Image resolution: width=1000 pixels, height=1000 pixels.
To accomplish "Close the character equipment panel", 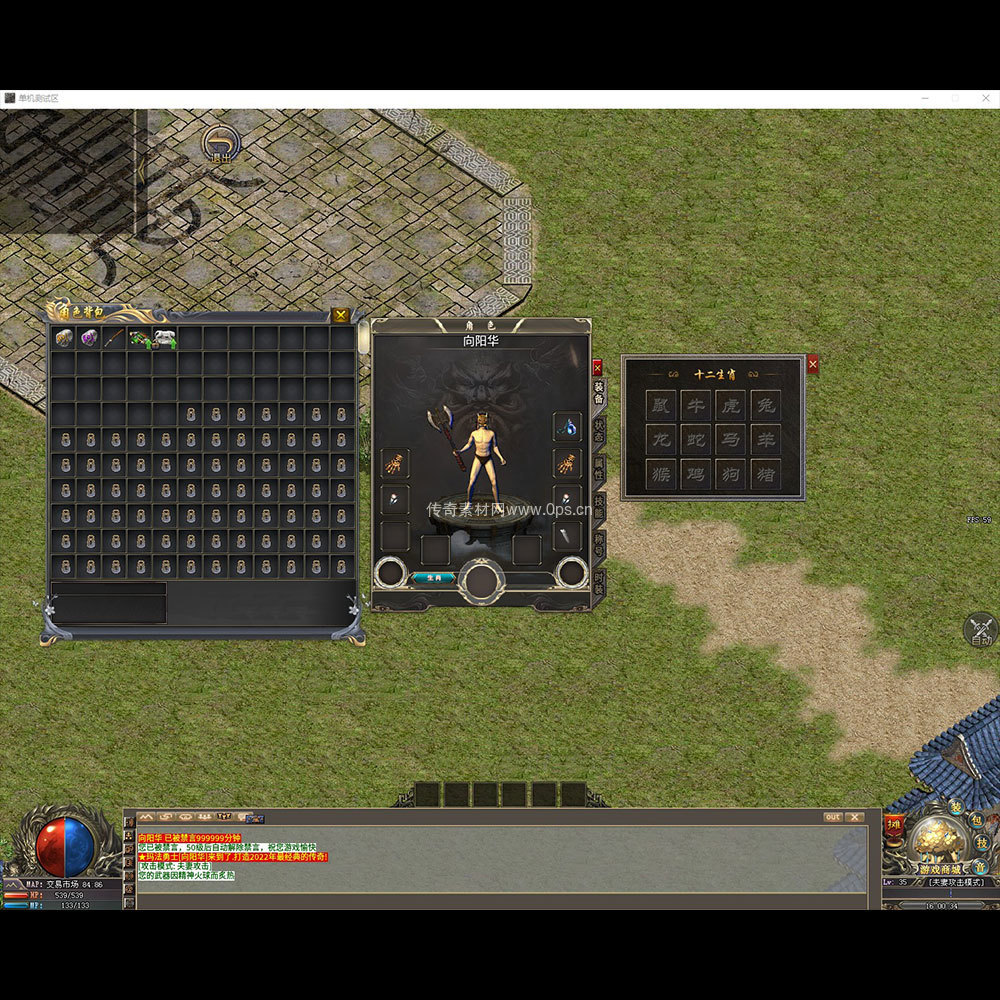I will [597, 367].
